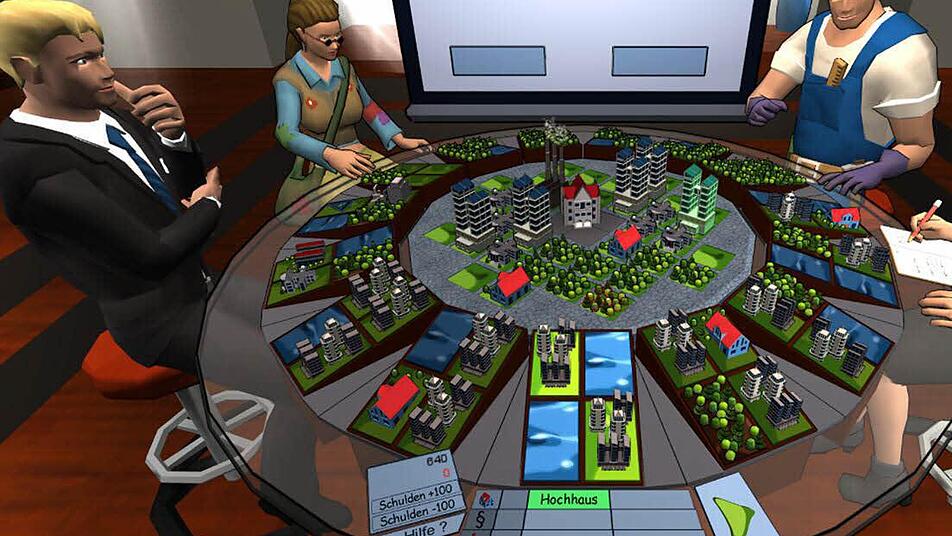Open the Hilfe ? help panel
Image resolution: width=952 pixels, height=536 pixels.
[x=426, y=526]
